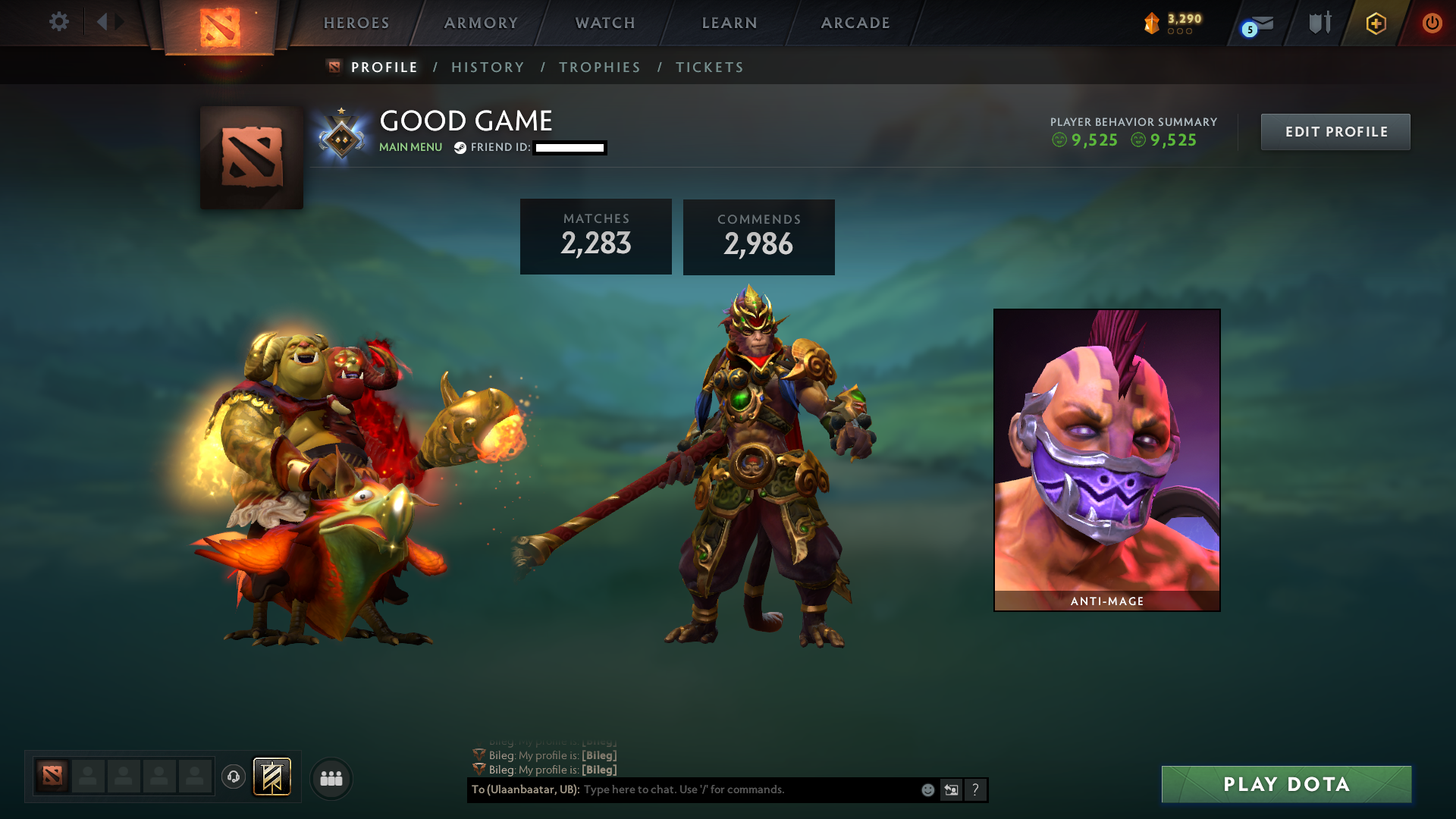Viewport: 1456px width, 819px height.
Task: Open chat help via the question mark icon
Action: tap(975, 789)
